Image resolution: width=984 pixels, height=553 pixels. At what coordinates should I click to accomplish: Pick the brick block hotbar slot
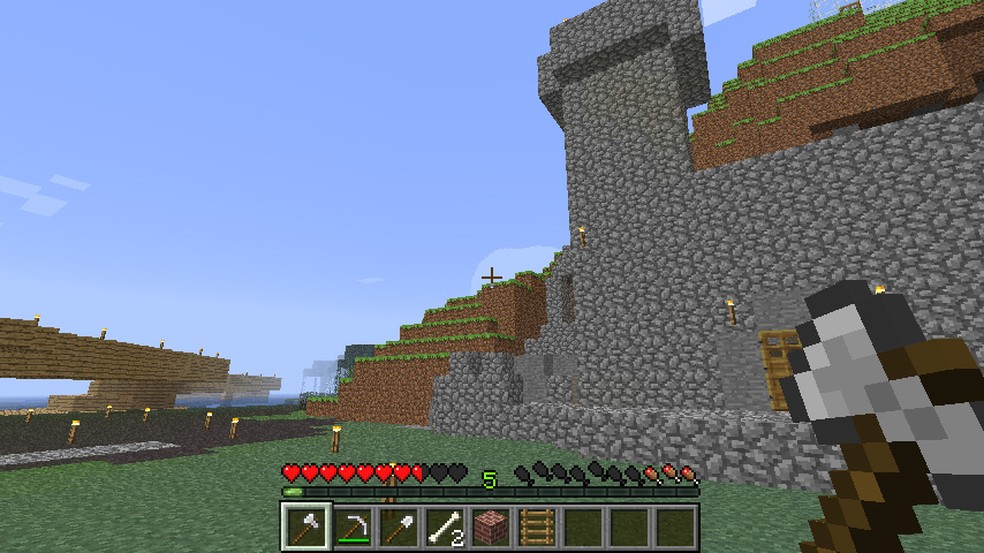pyautogui.click(x=490, y=527)
